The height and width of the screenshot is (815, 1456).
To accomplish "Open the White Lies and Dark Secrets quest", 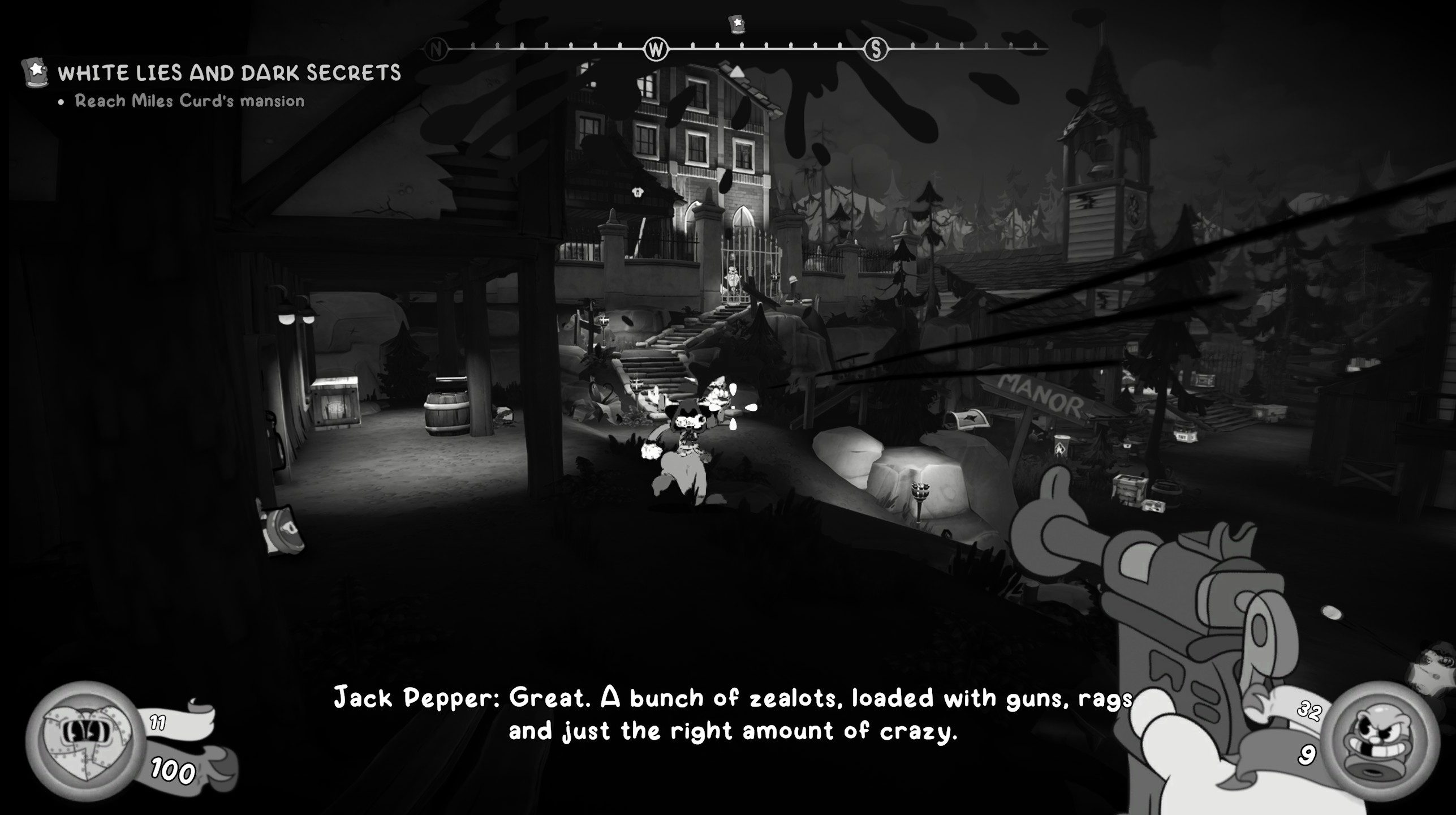I will click(x=229, y=73).
